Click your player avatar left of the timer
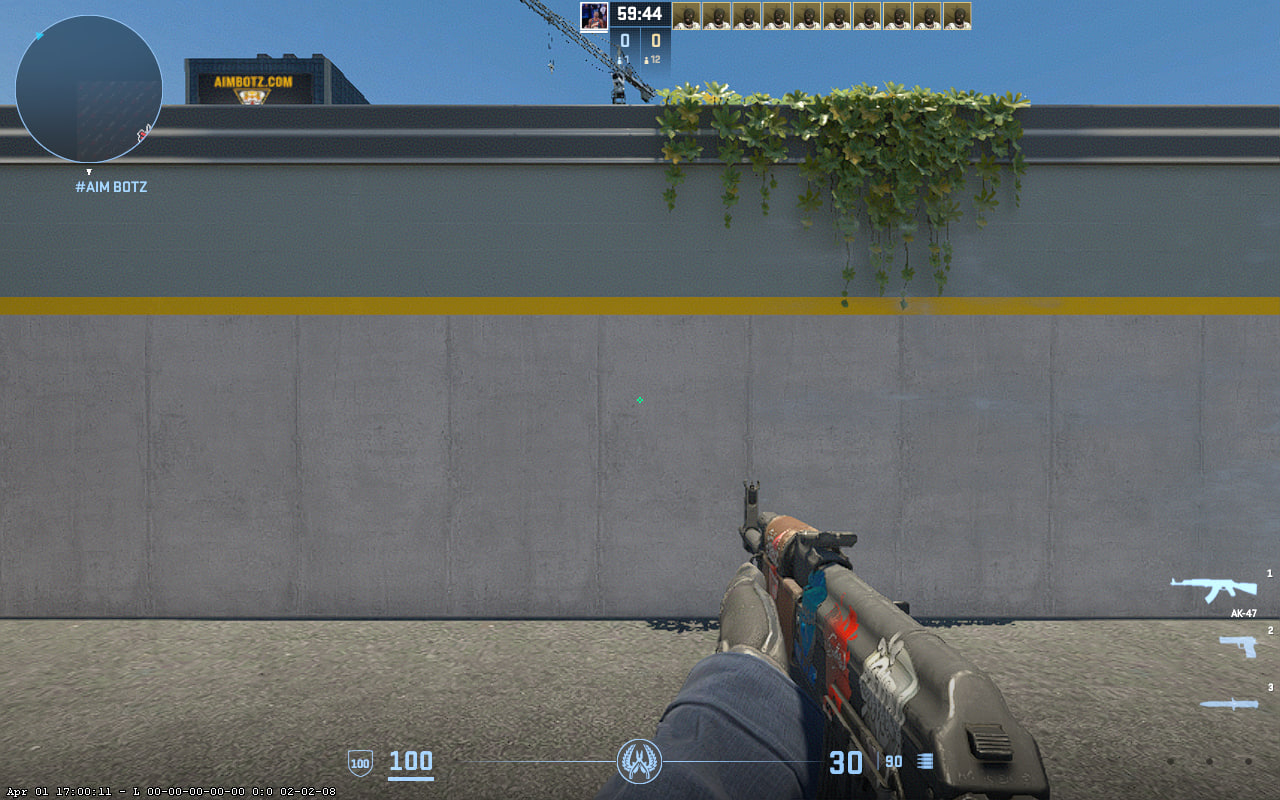This screenshot has width=1280, height=800. point(593,16)
